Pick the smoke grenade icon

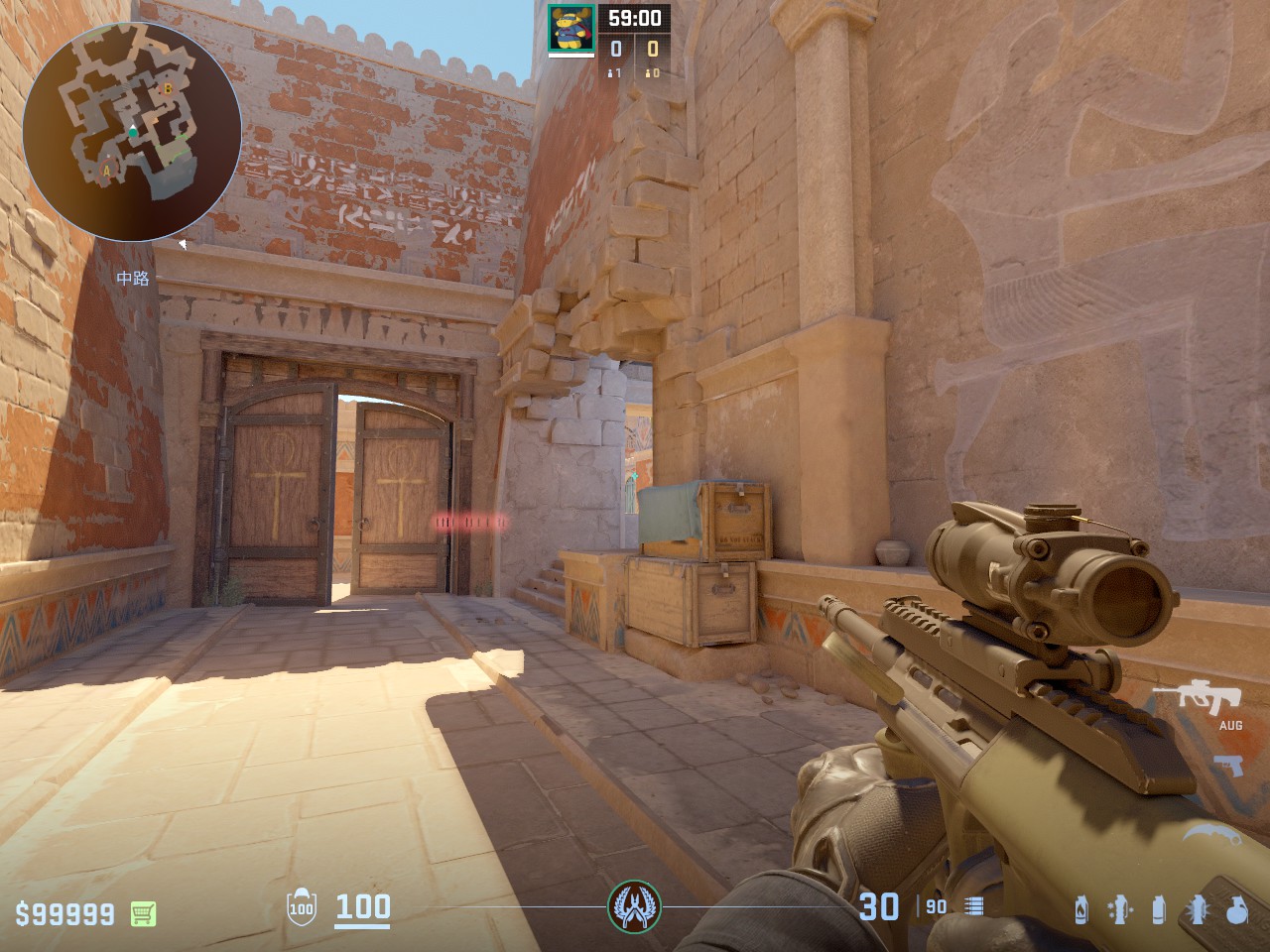point(1158,909)
